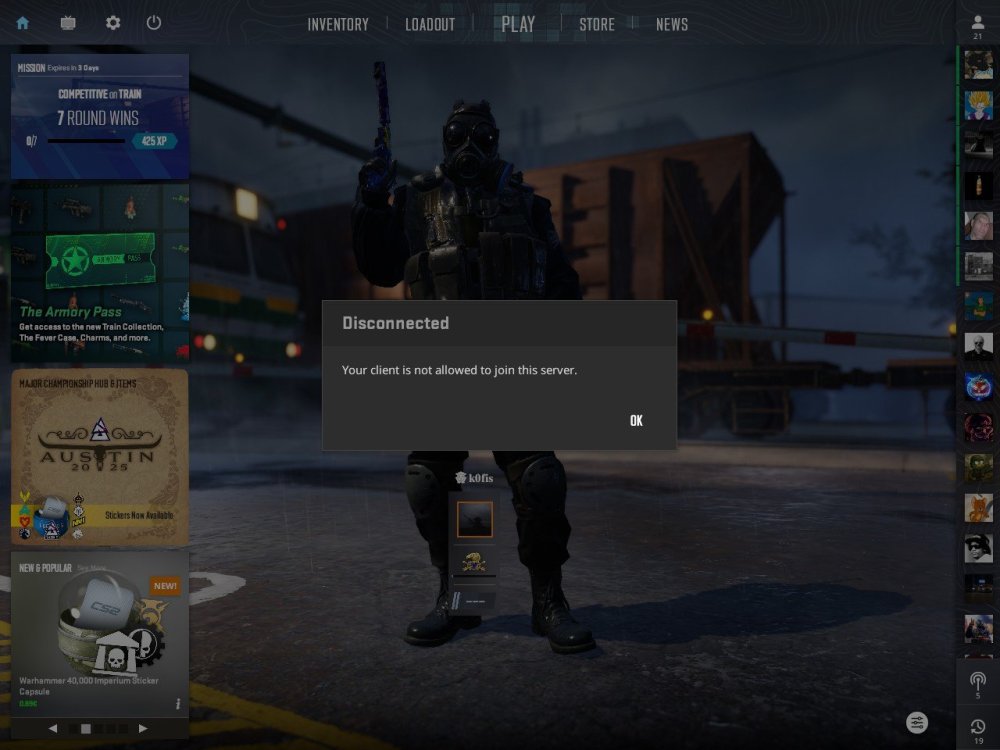Show the News tab
Image resolution: width=1000 pixels, height=750 pixels.
672,25
